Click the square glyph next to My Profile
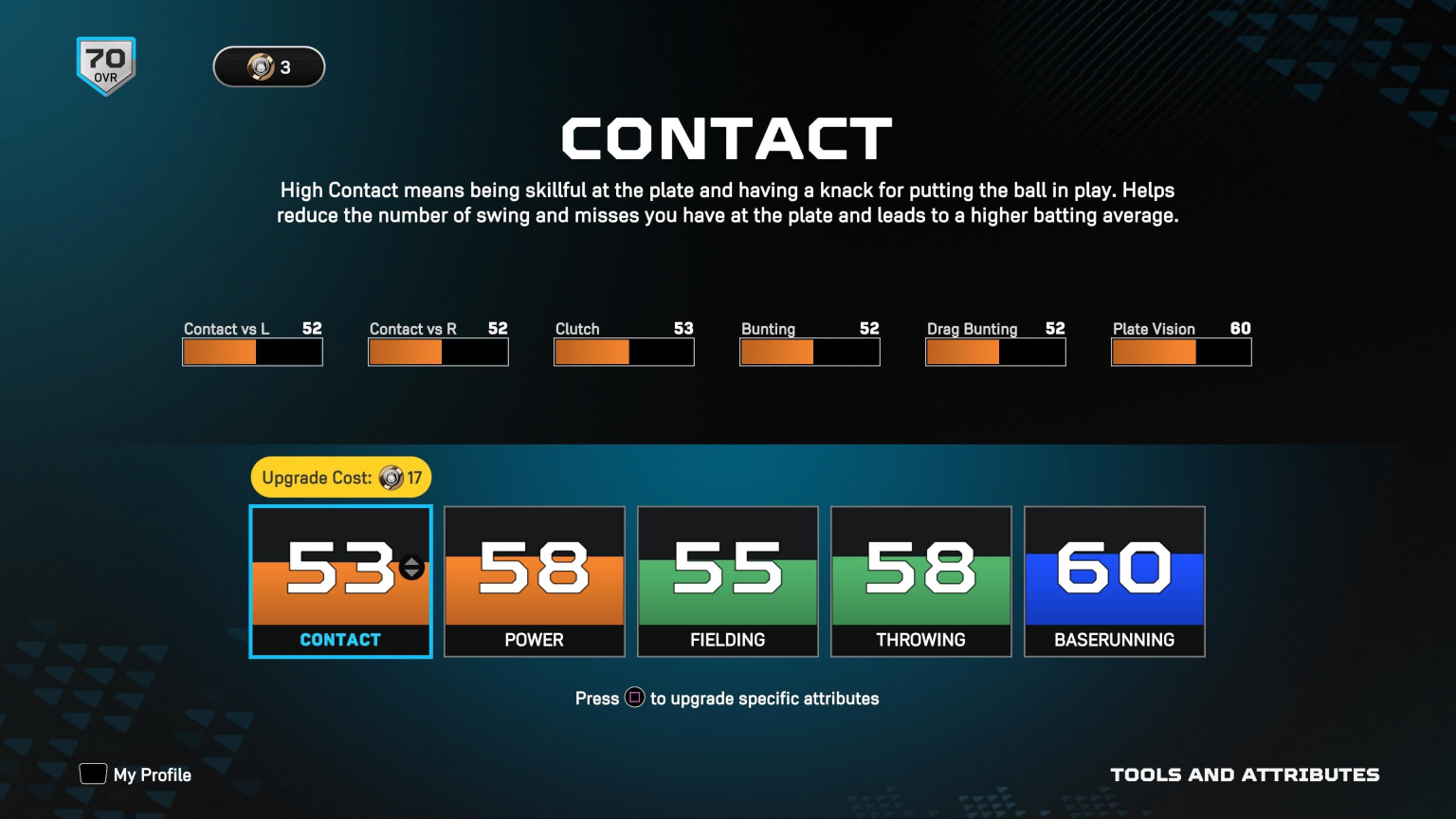Viewport: 1456px width, 819px height. [x=92, y=773]
